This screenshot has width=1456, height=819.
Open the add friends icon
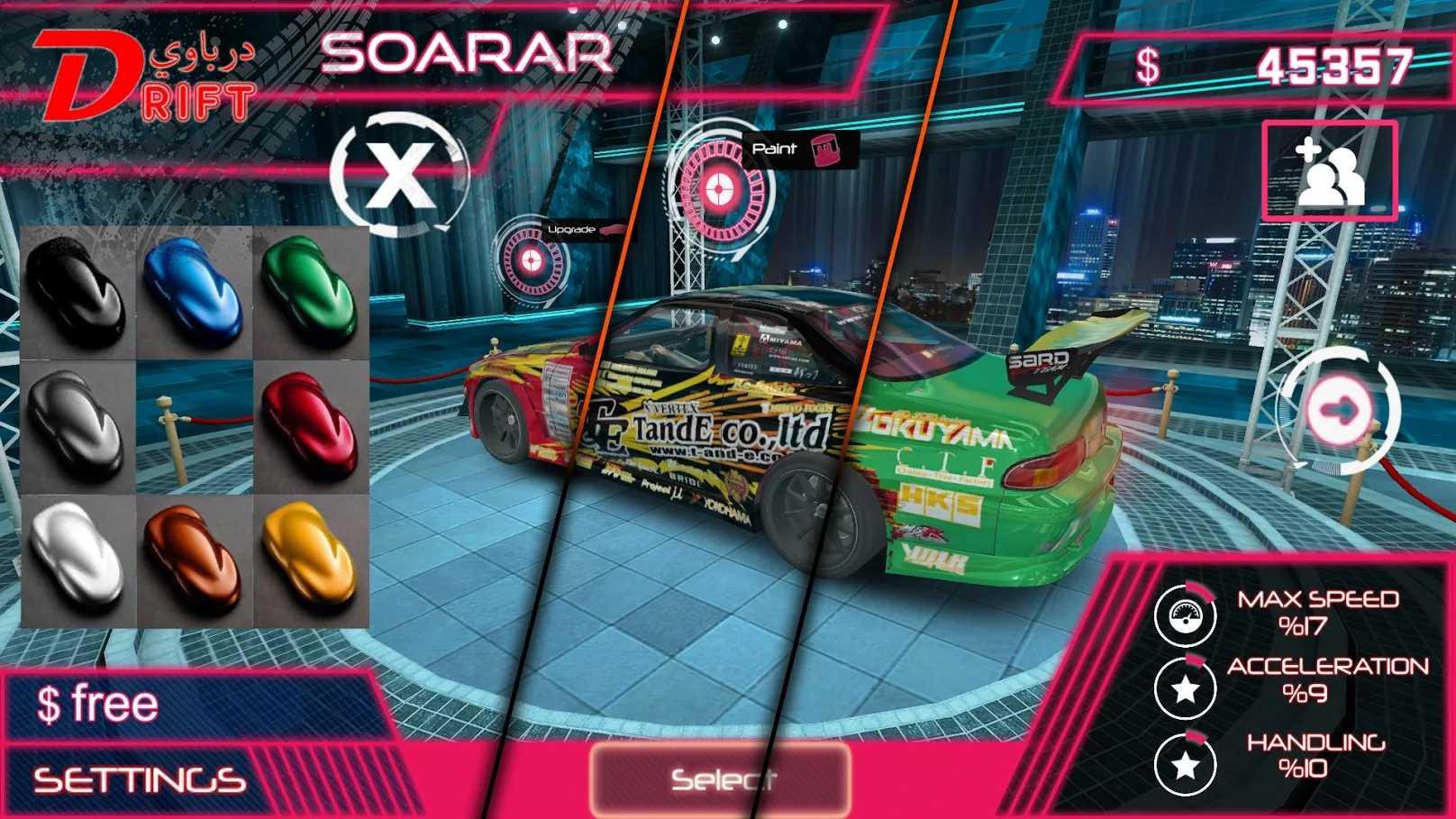click(x=1329, y=171)
